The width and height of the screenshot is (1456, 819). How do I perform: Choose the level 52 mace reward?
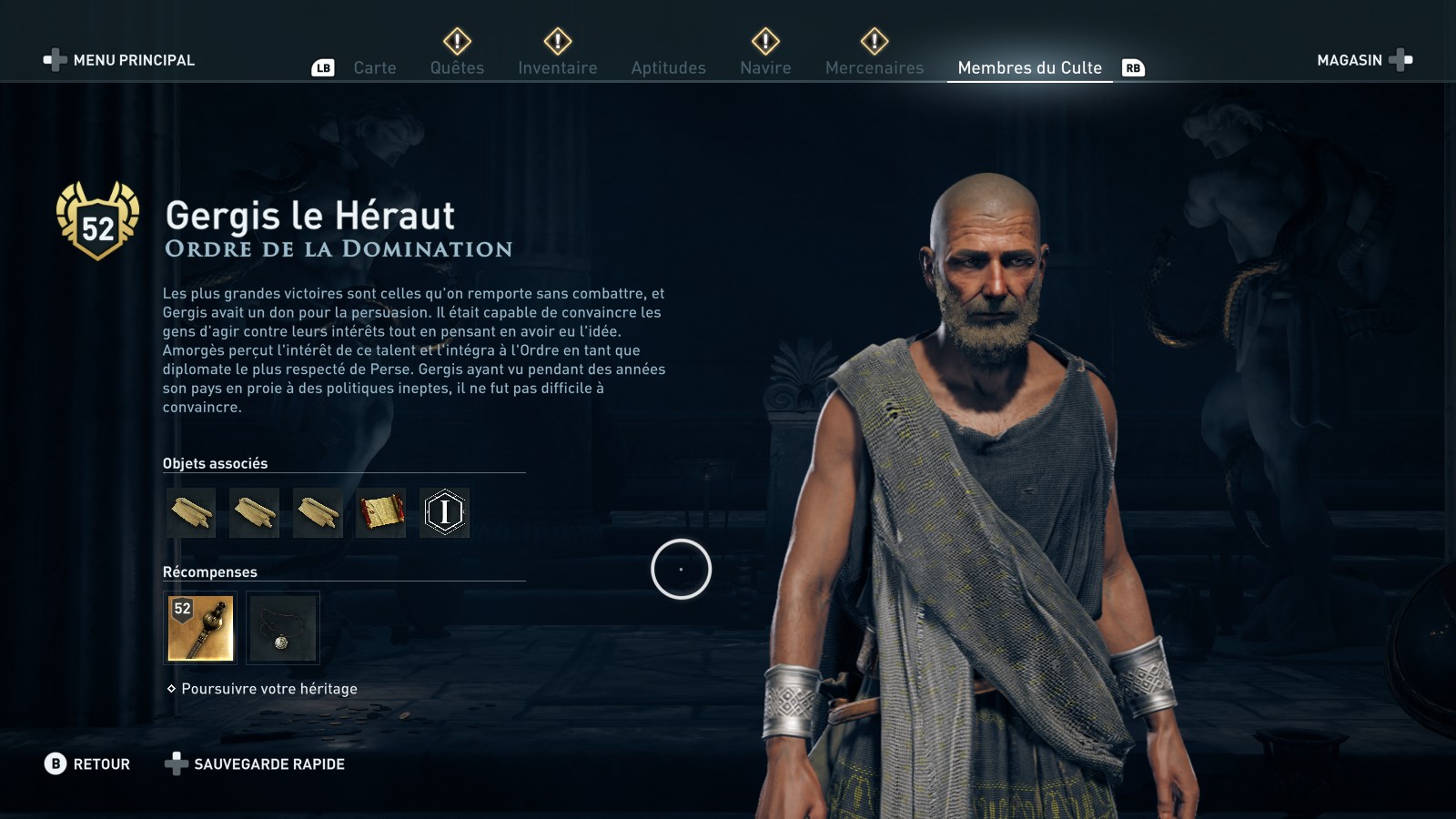201,628
